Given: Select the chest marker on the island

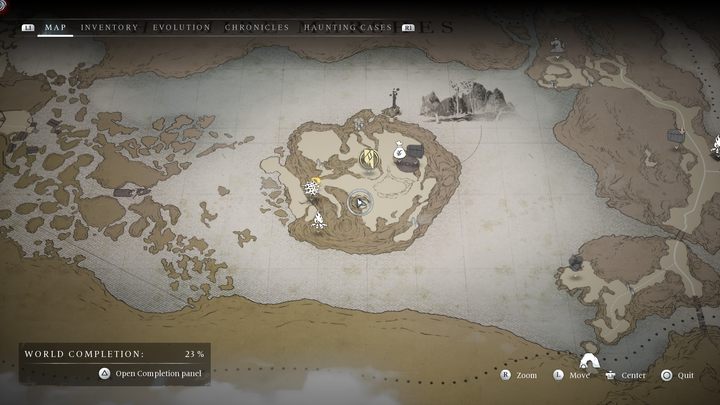Looking at the screenshot, I should point(415,152).
